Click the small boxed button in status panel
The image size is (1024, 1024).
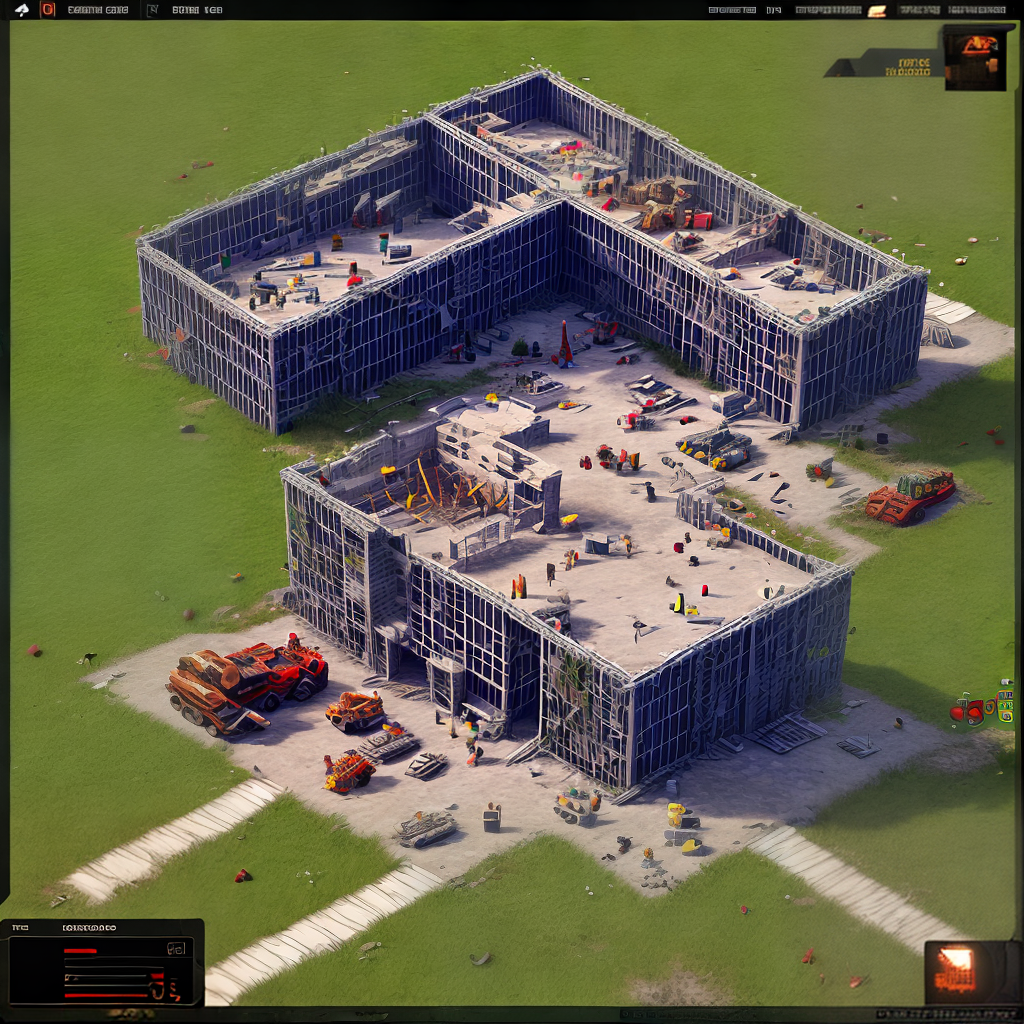tap(177, 948)
